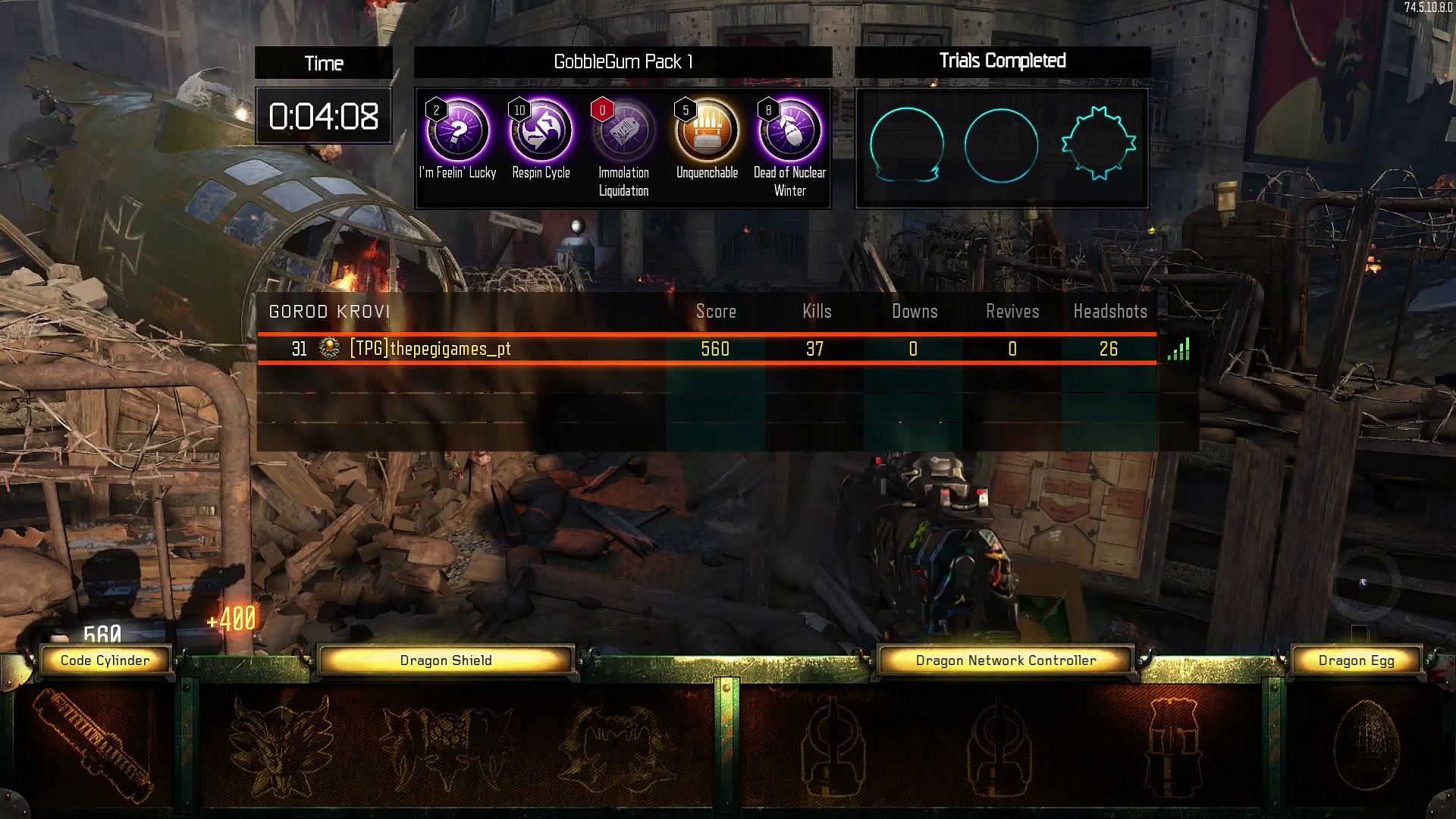
Task: Select the player's rank emblem icon
Action: (330, 349)
